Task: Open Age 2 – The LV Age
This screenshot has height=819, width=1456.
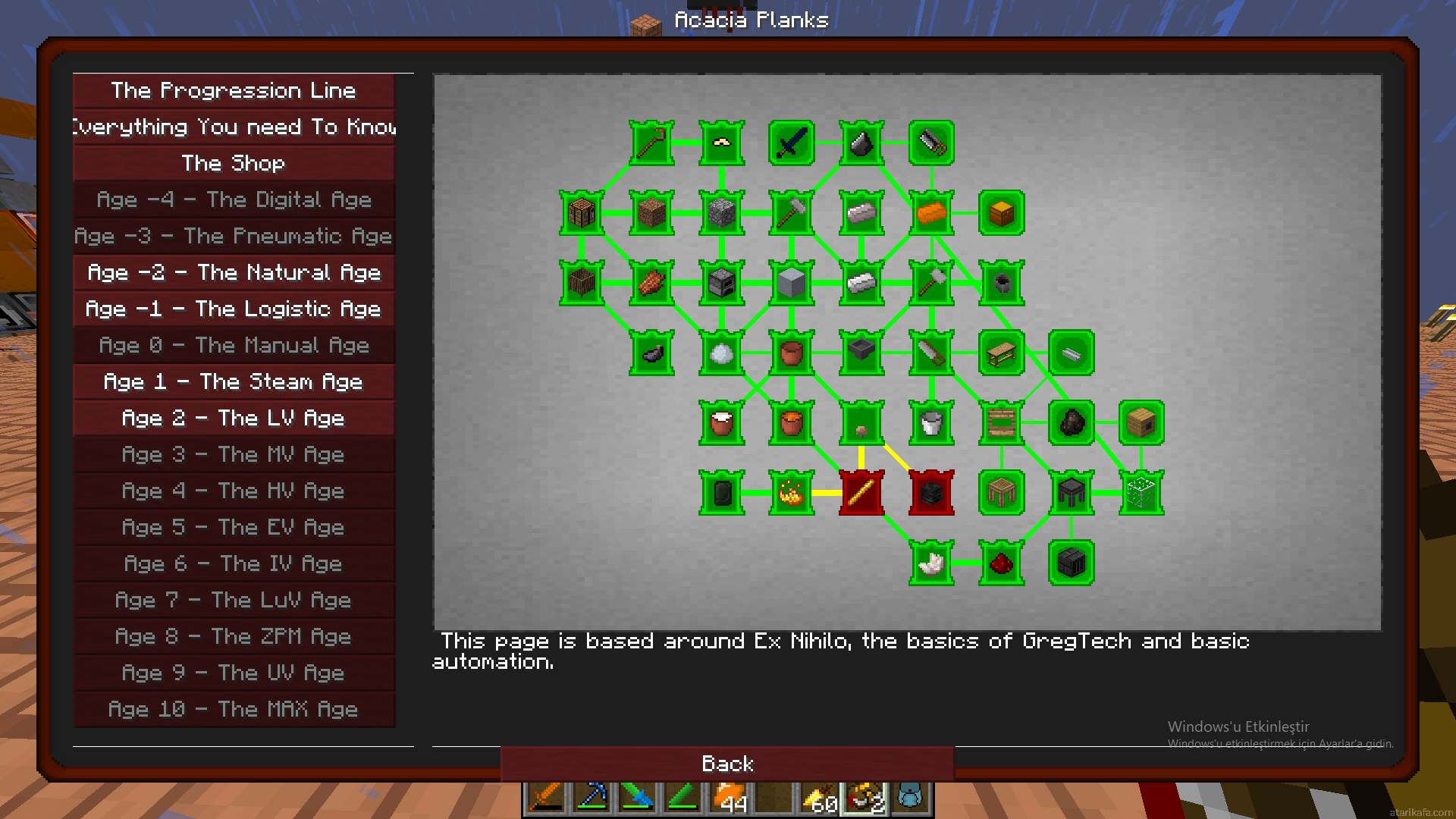Action: 234,419
